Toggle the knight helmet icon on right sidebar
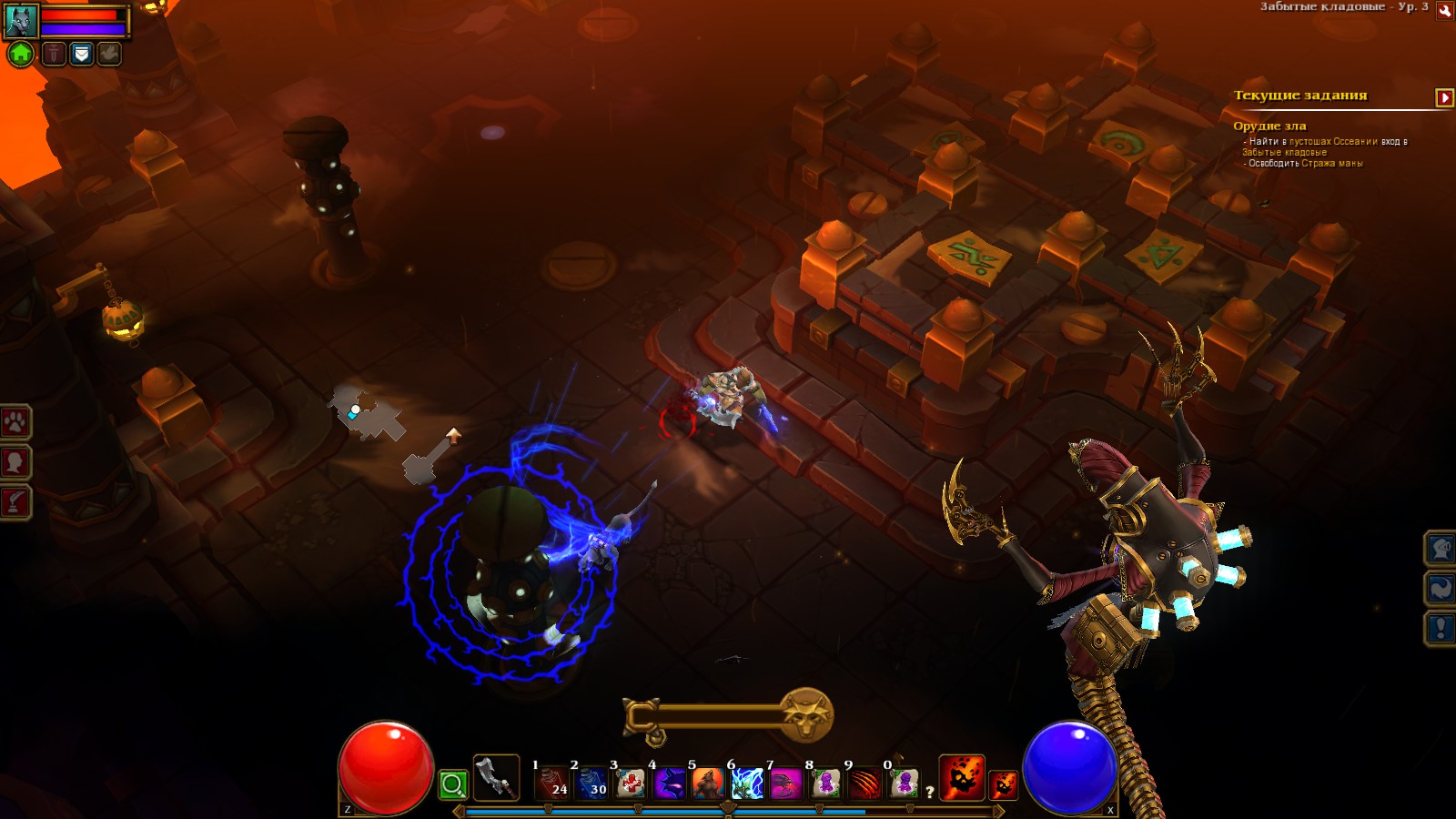 click(x=1441, y=548)
